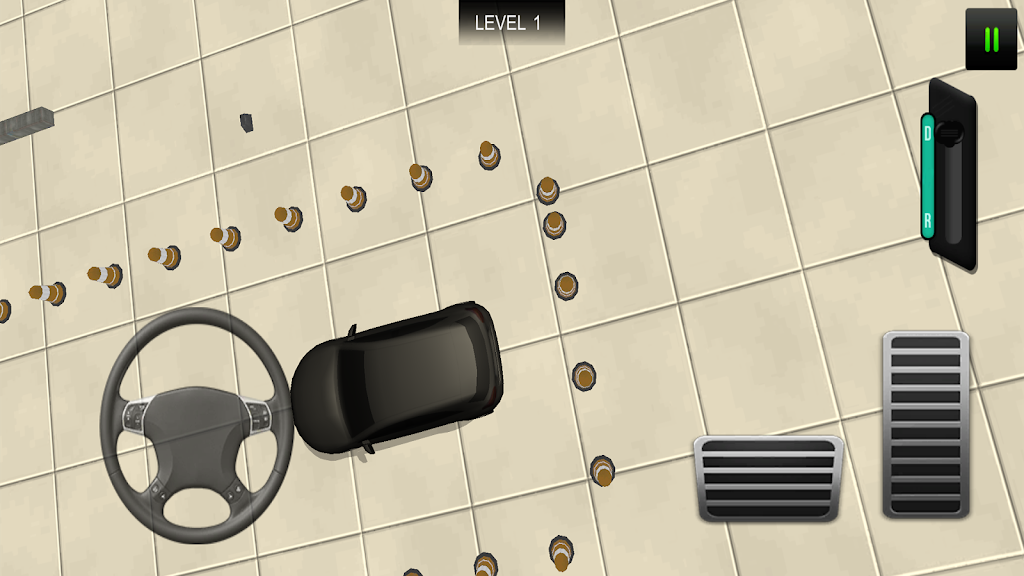The height and width of the screenshot is (576, 1024).
Task: Step on the wide brake pedal
Action: pyautogui.click(x=768, y=477)
